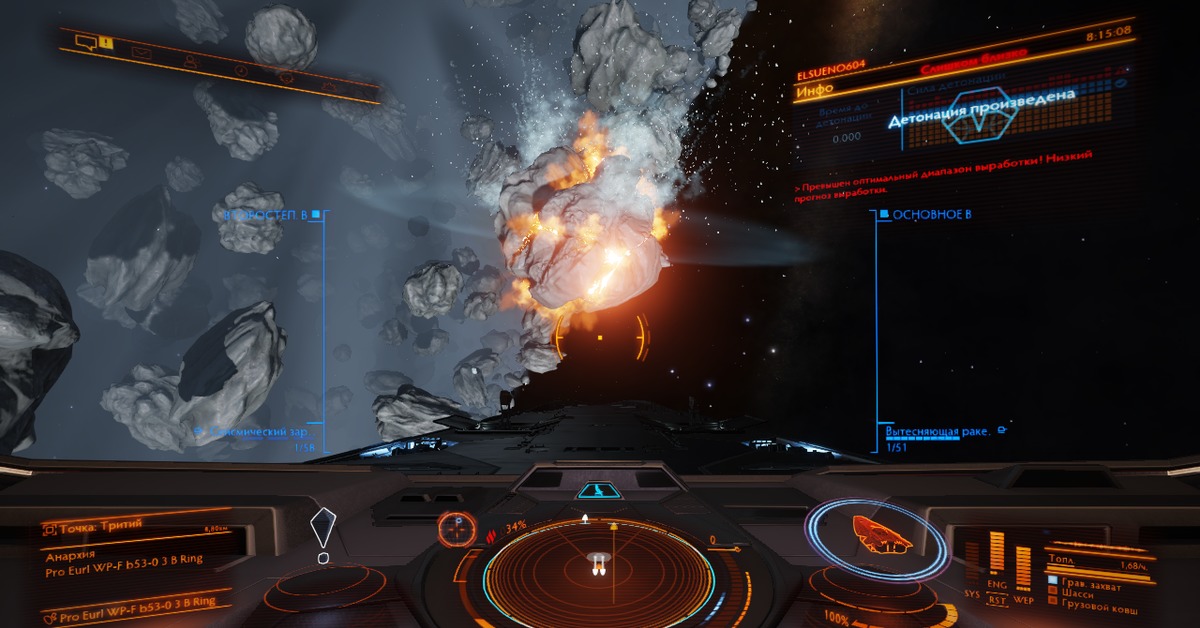Screen dimensions: 1200x628
Task: Switch to the envelope inbox tab
Action: [141, 53]
